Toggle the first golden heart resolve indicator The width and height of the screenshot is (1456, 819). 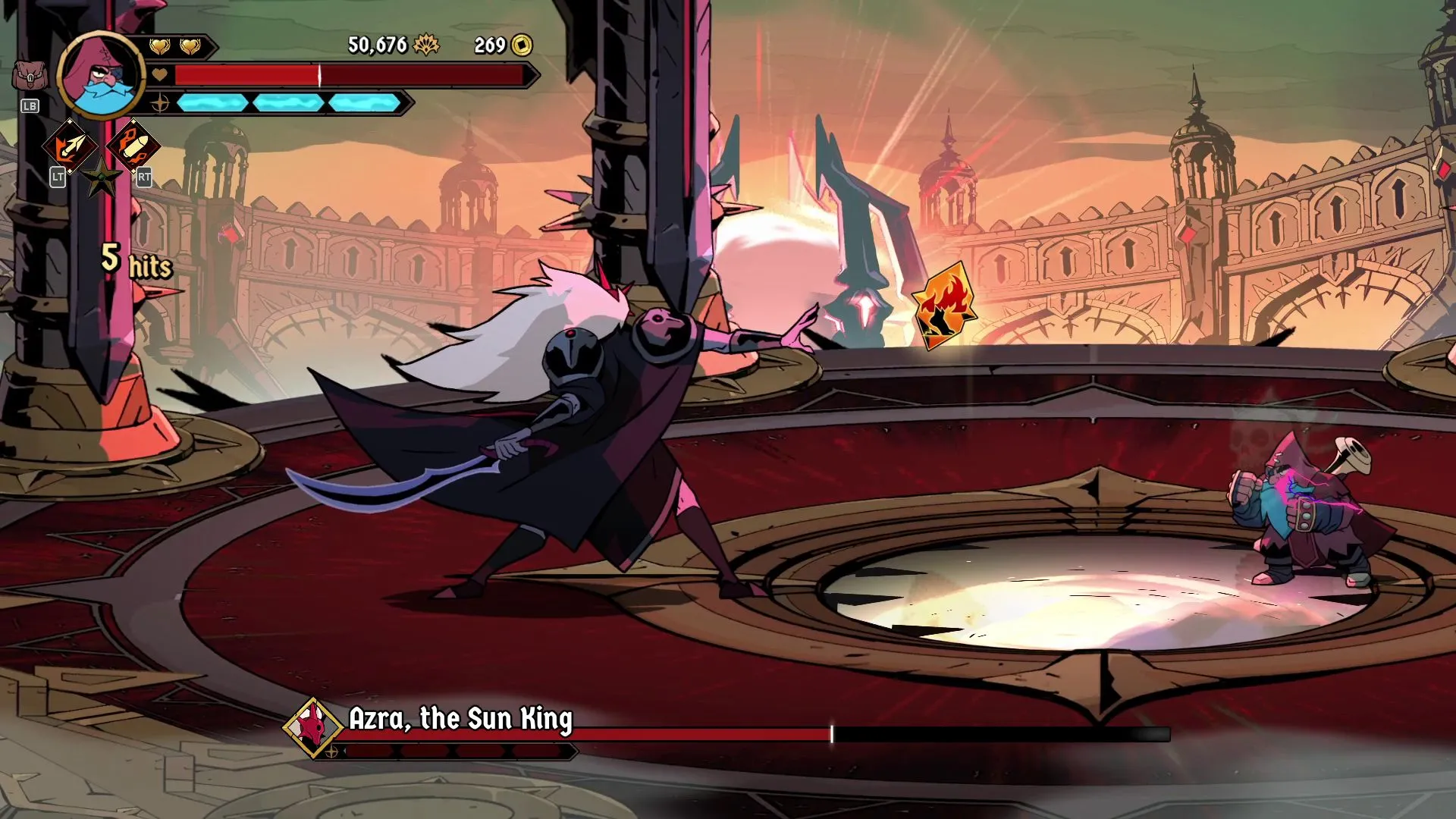(159, 45)
